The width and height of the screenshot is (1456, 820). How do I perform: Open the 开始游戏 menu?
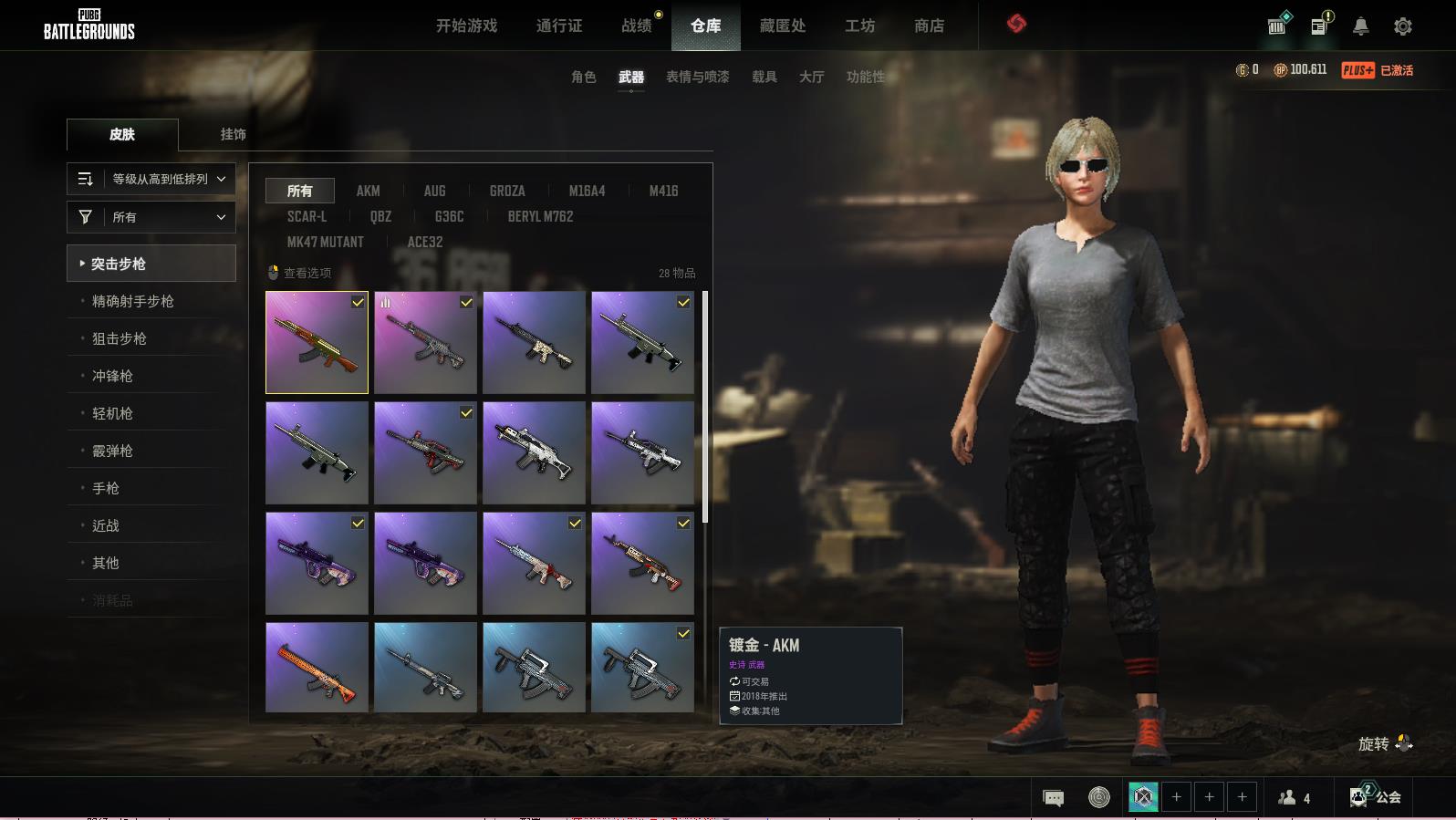tap(466, 26)
